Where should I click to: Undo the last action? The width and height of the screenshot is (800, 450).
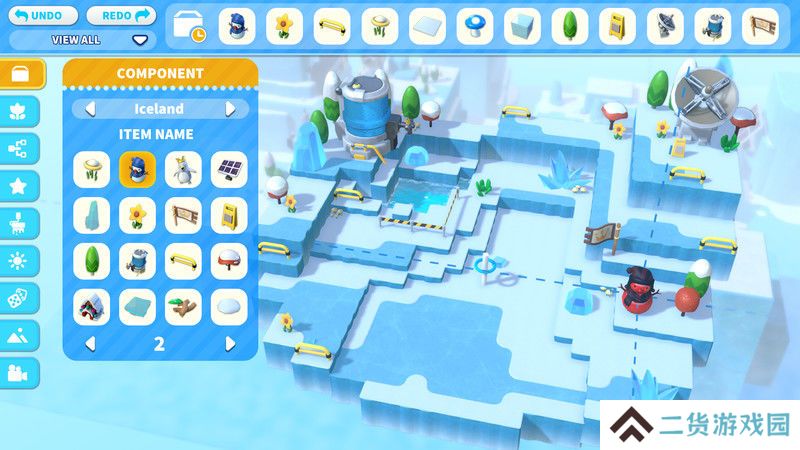tap(43, 15)
